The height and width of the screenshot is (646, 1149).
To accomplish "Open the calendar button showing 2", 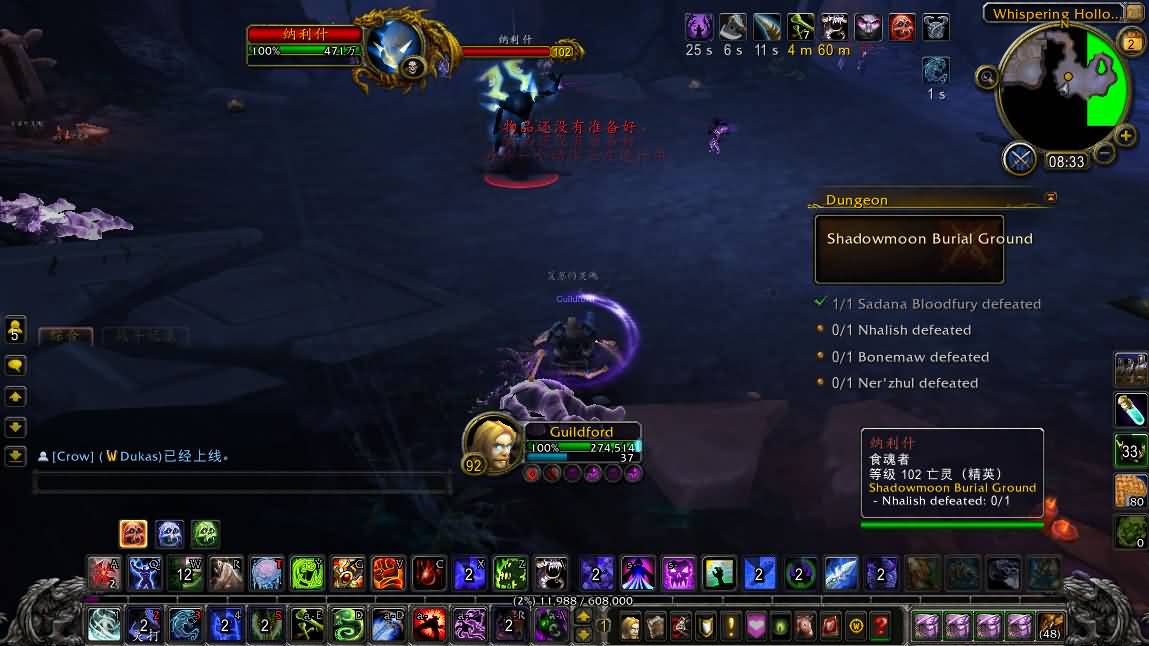I will point(1132,43).
